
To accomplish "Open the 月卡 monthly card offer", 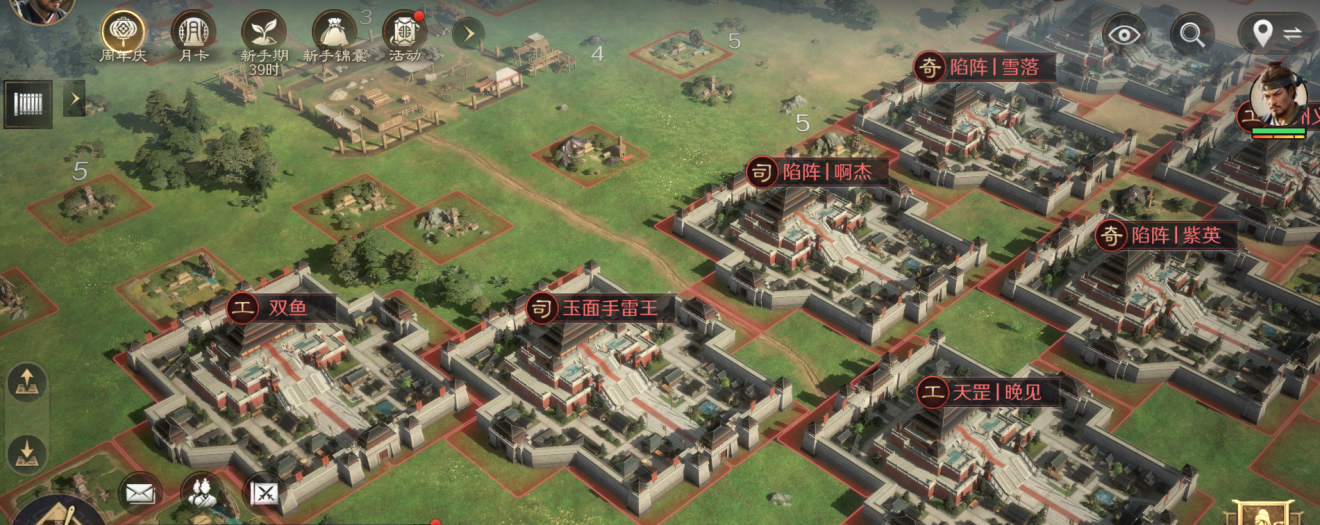I will (193, 32).
